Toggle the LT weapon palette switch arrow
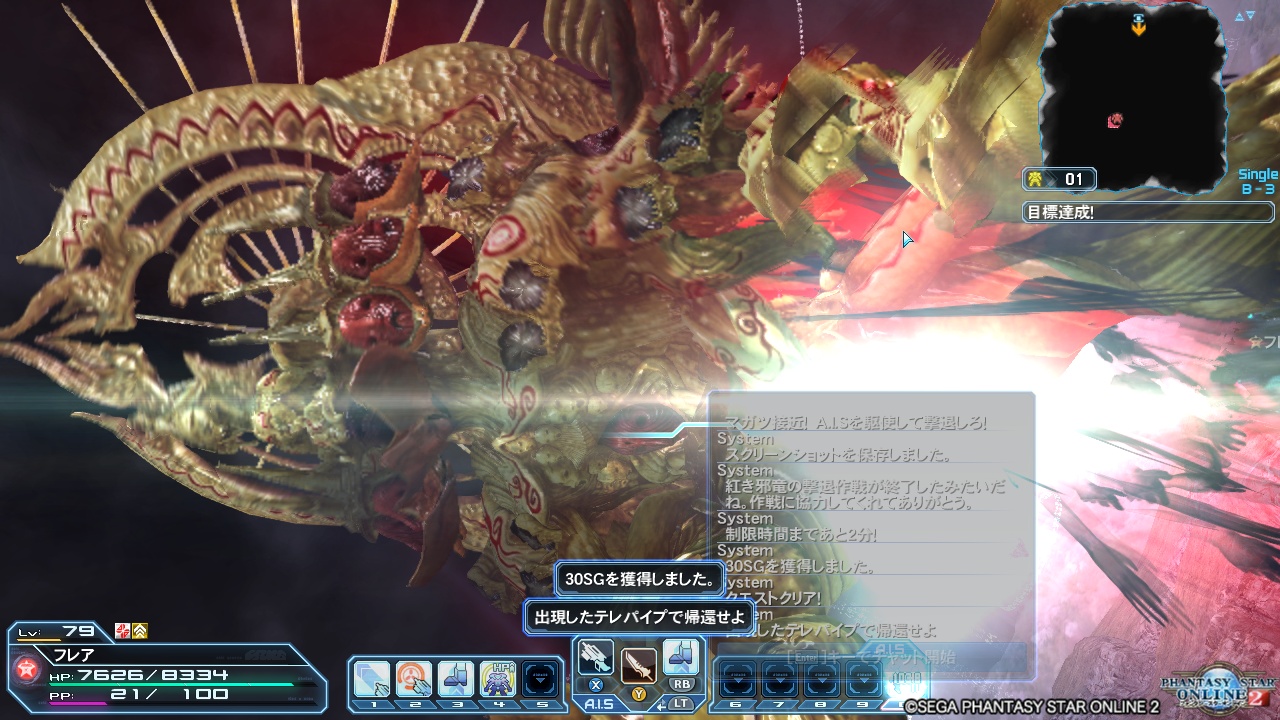 660,703
